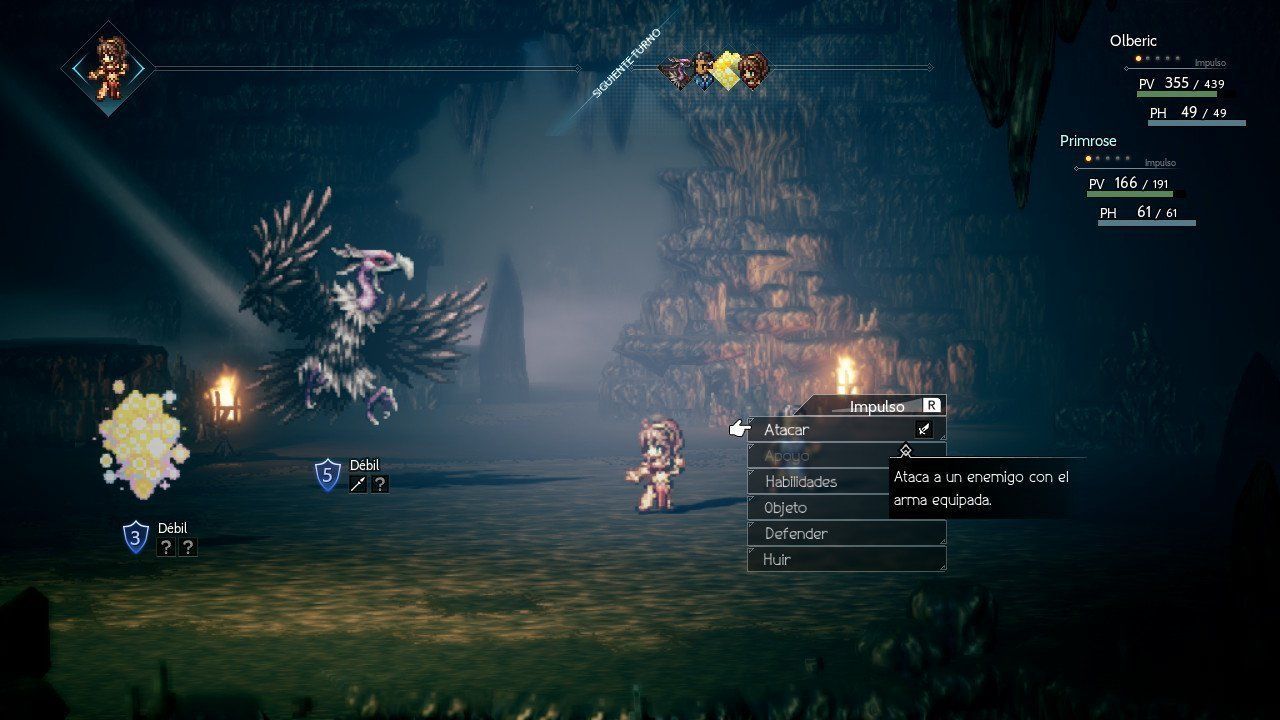The width and height of the screenshot is (1280, 720).
Task: Choose the Objeto command
Action: pos(786,508)
